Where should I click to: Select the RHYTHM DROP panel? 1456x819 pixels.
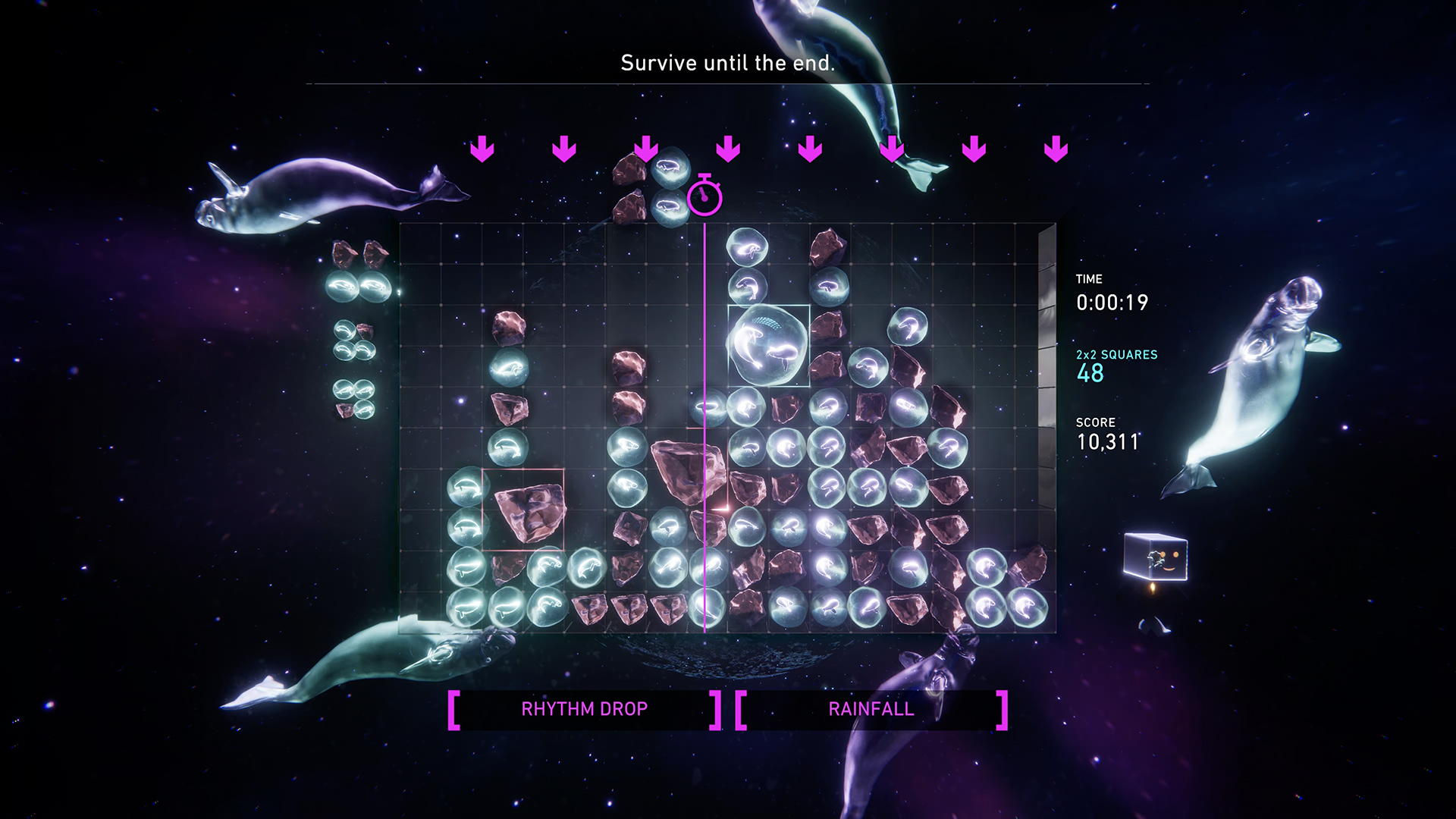click(x=584, y=709)
